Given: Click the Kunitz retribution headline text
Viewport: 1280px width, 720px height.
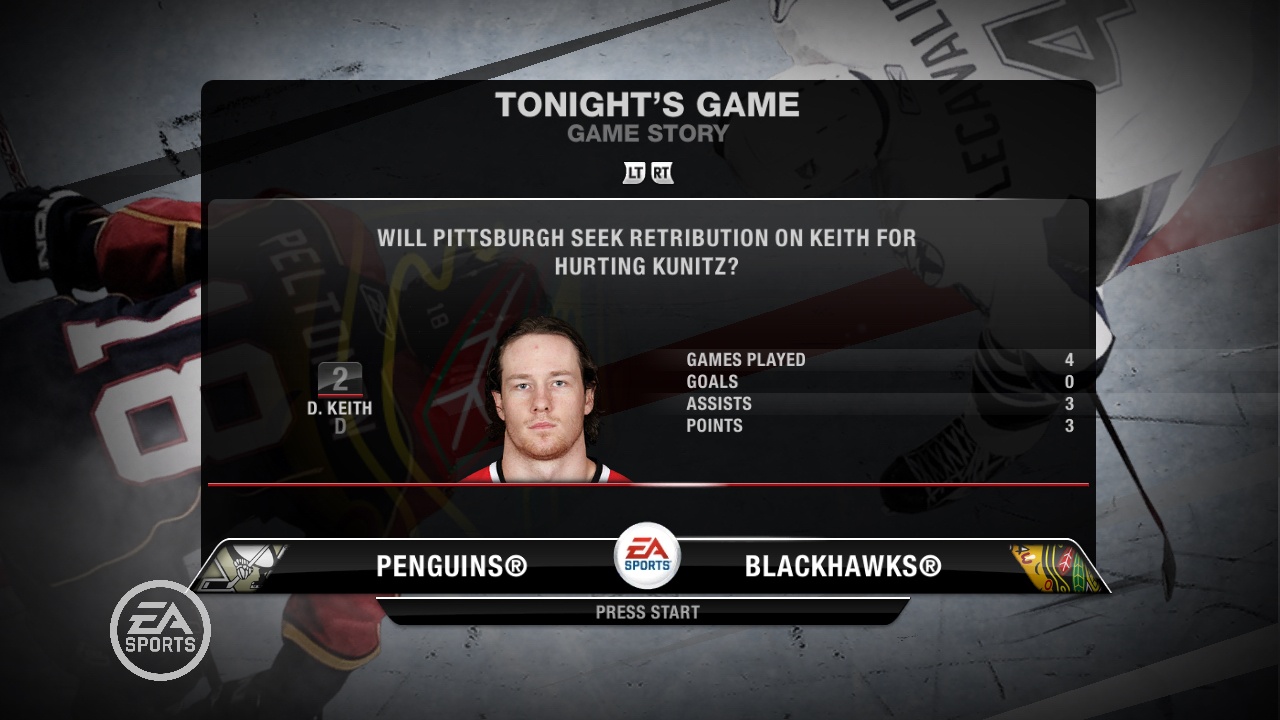Looking at the screenshot, I should [648, 250].
